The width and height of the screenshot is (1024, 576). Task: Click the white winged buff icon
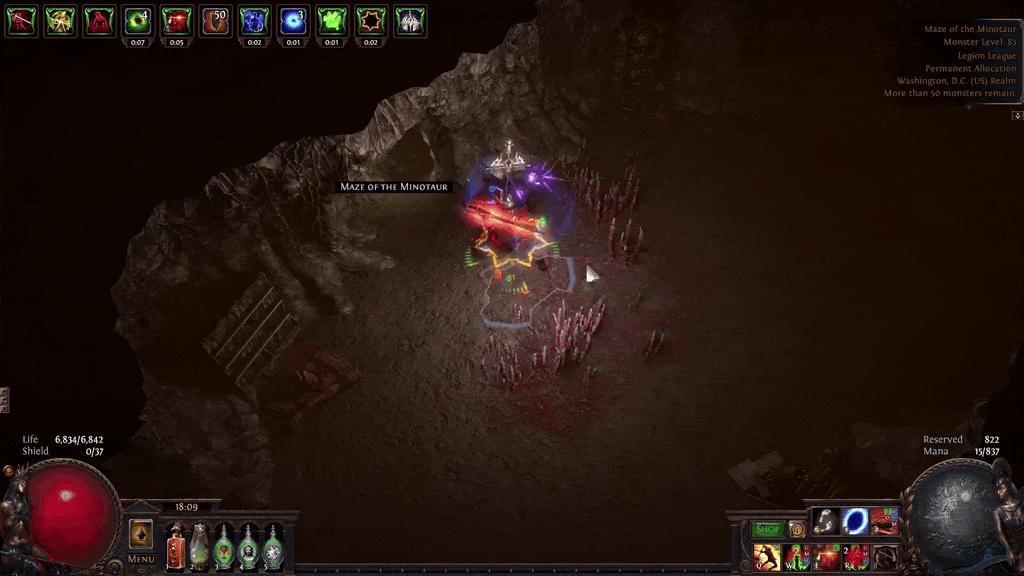(409, 20)
